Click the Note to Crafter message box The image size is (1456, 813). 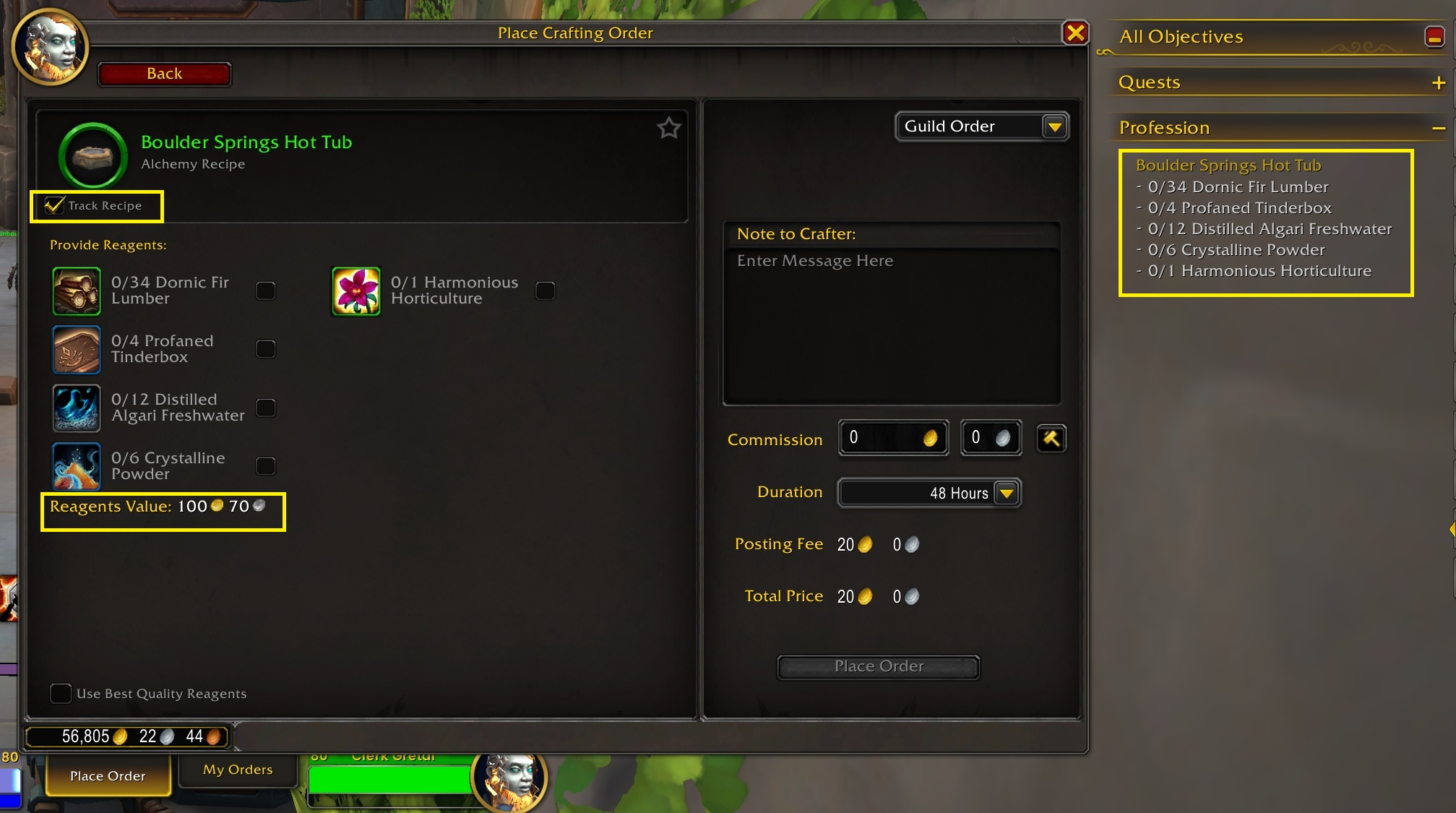[891, 325]
